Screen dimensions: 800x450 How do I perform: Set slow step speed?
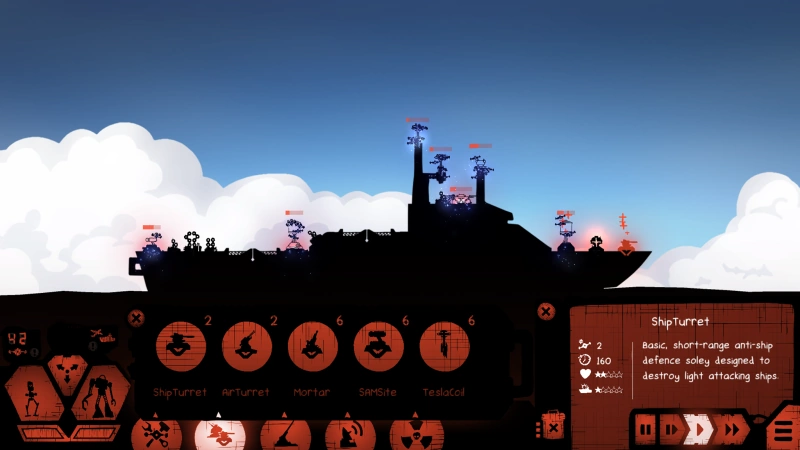pyautogui.click(x=672, y=430)
